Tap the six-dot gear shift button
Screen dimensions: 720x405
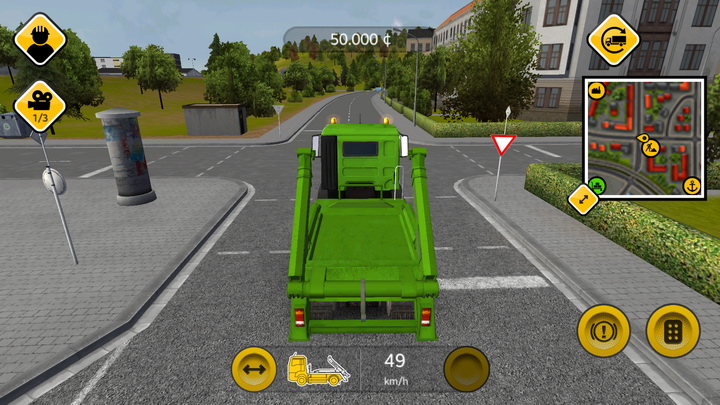[x=672, y=331]
